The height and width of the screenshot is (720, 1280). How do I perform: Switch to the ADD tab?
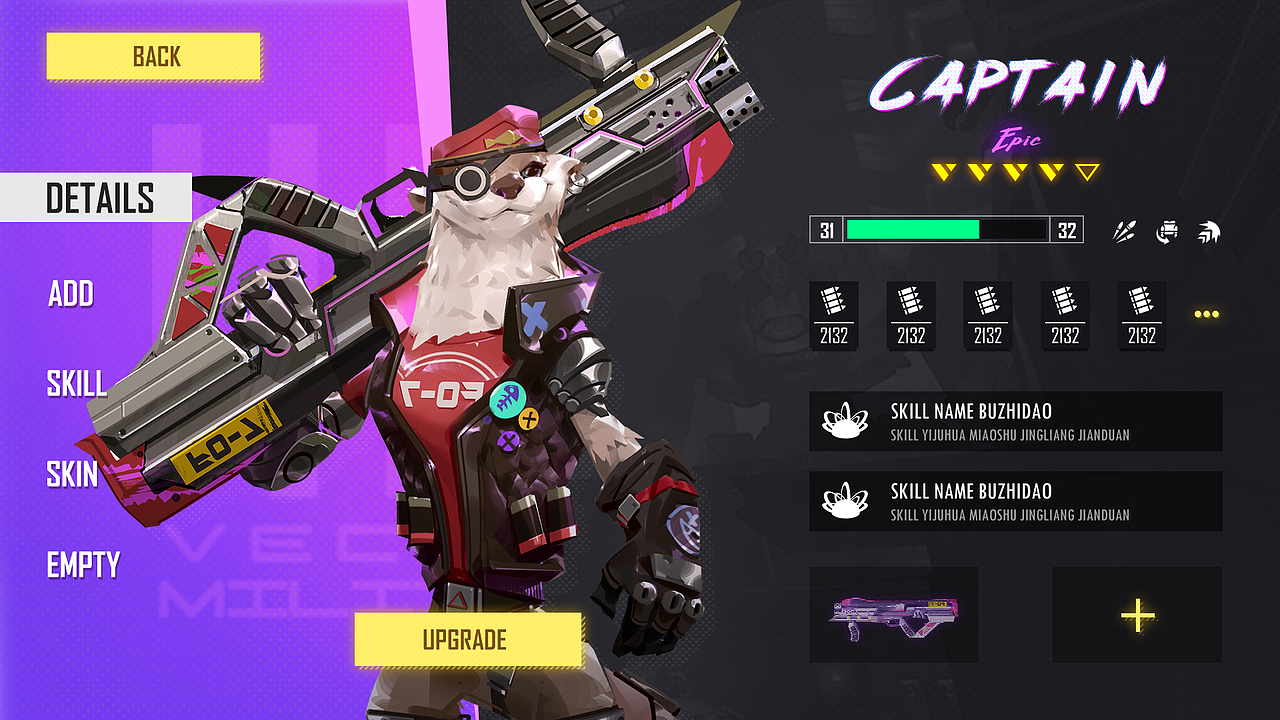click(x=71, y=294)
